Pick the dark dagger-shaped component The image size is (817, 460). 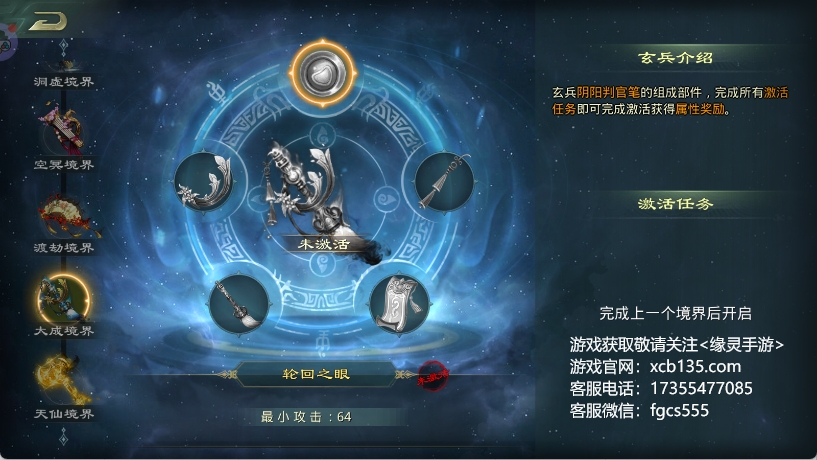click(442, 181)
